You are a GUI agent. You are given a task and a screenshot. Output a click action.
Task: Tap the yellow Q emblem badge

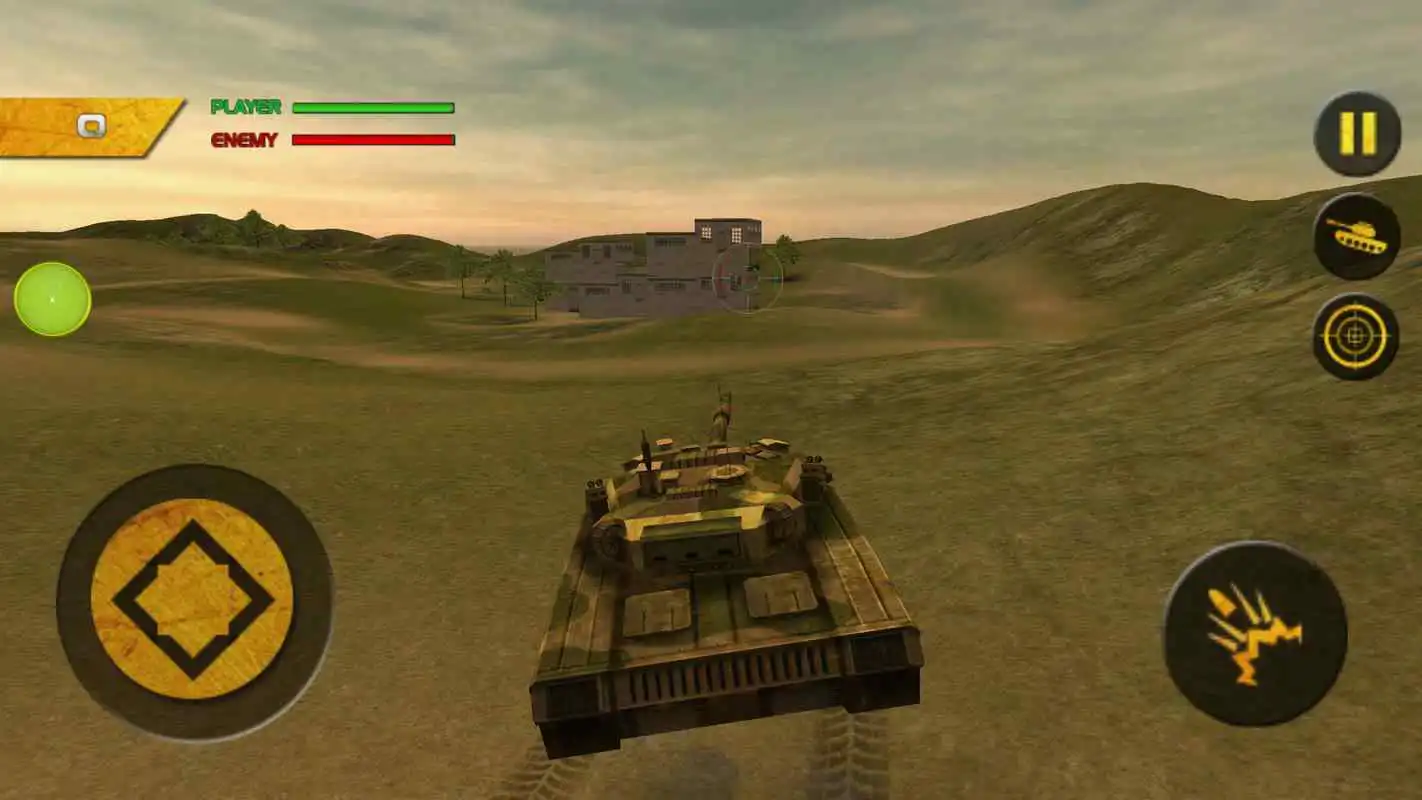[93, 126]
